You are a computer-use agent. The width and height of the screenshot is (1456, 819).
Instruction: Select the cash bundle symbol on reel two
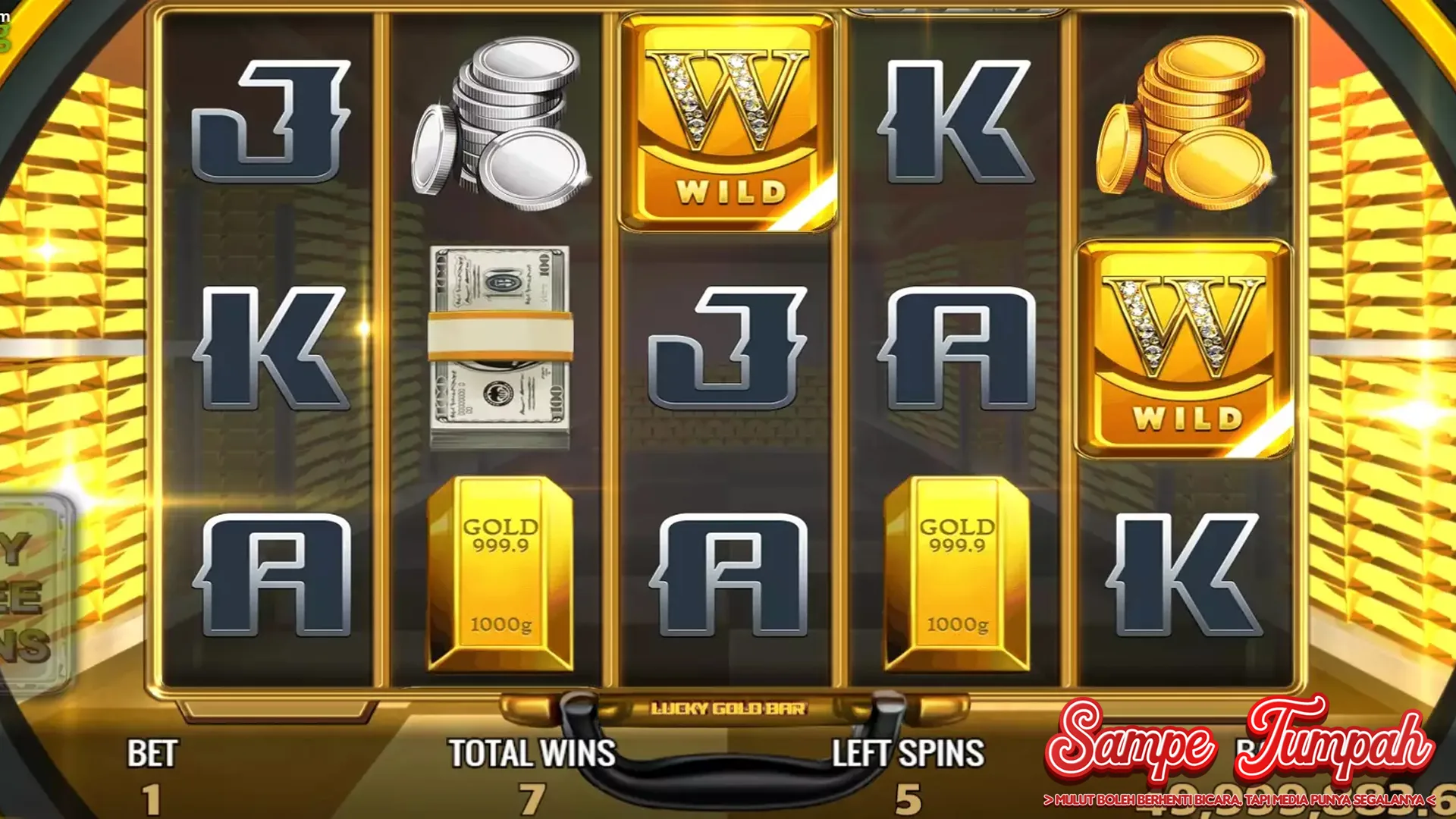pyautogui.click(x=500, y=341)
